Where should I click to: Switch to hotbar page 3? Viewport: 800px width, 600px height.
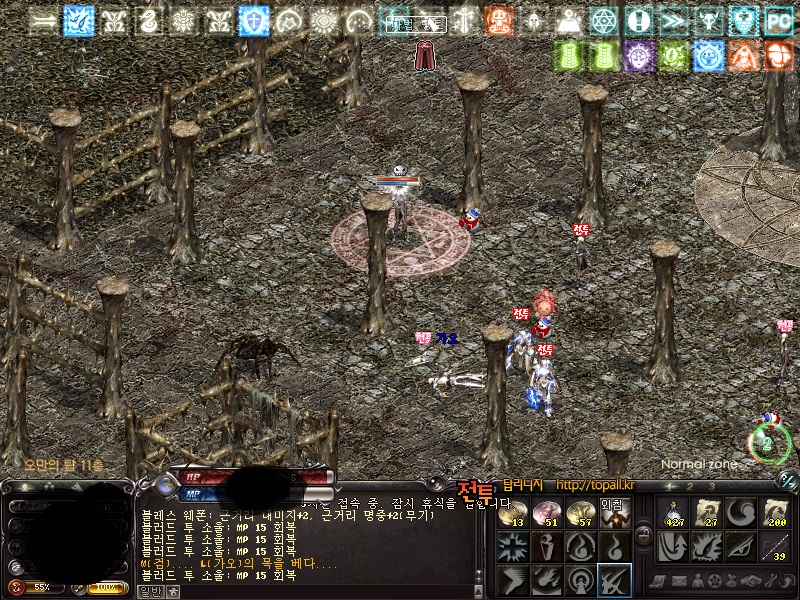tap(711, 486)
